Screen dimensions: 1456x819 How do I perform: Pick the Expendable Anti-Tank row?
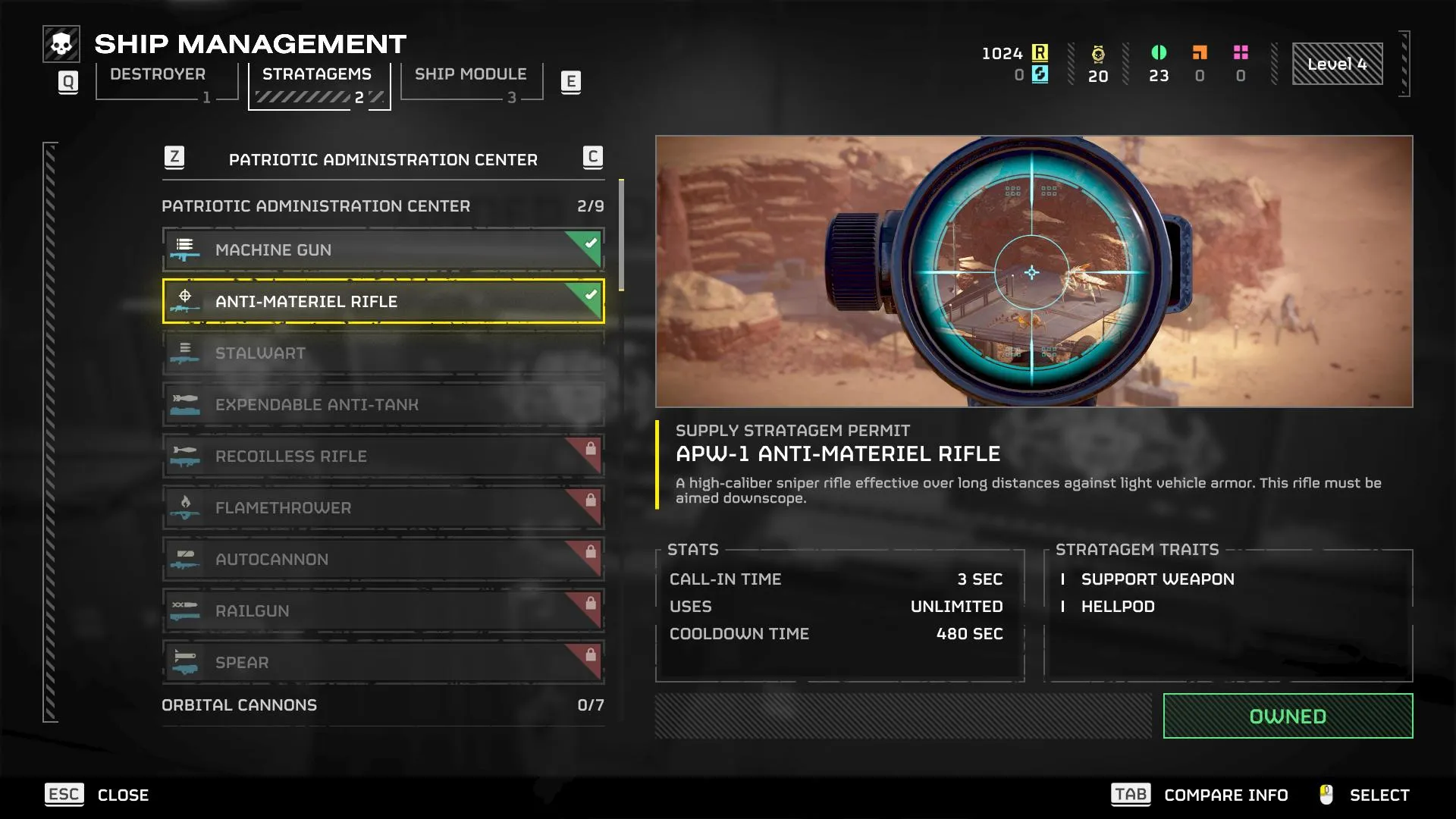pyautogui.click(x=383, y=405)
